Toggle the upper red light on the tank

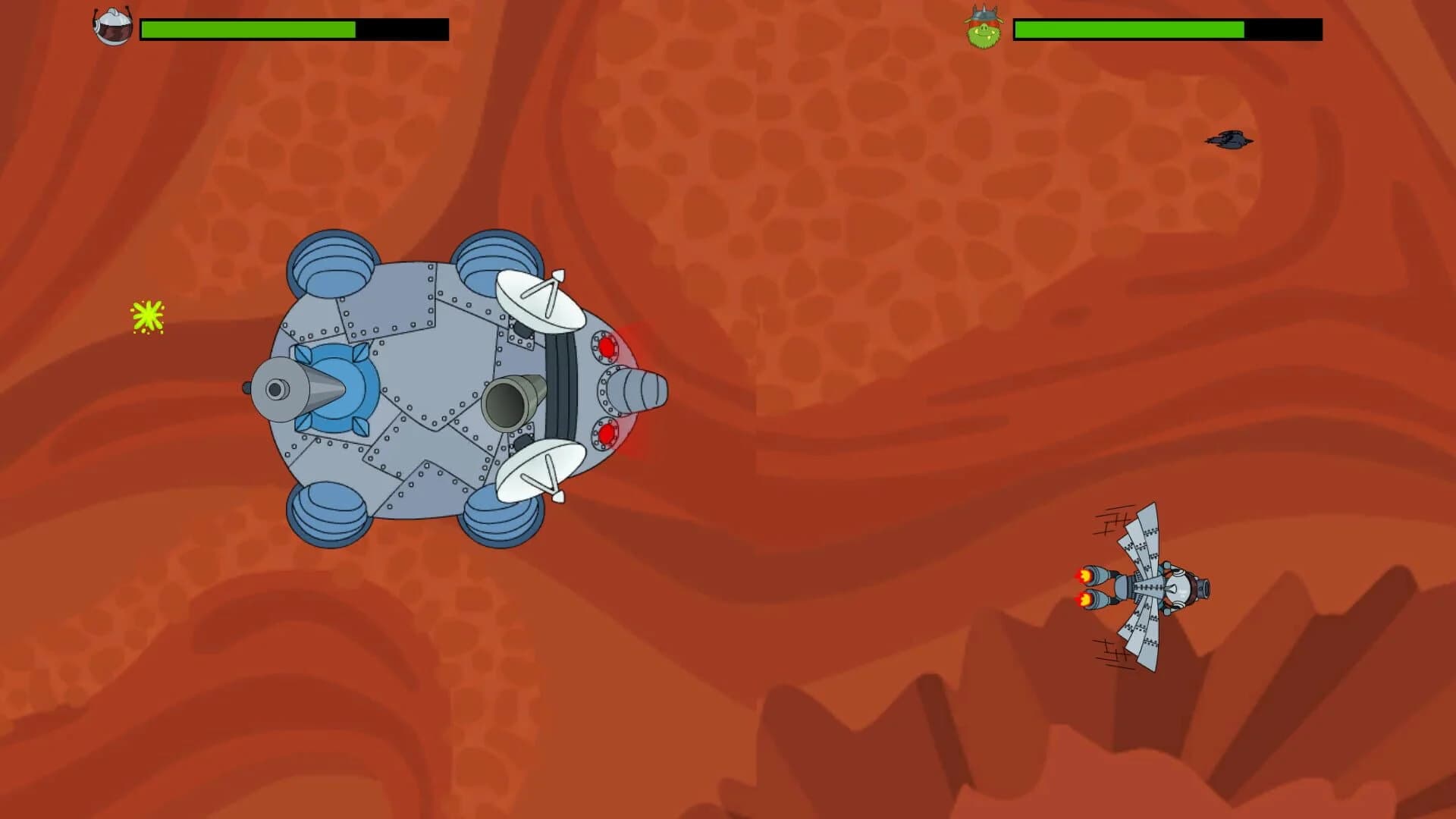click(x=607, y=347)
